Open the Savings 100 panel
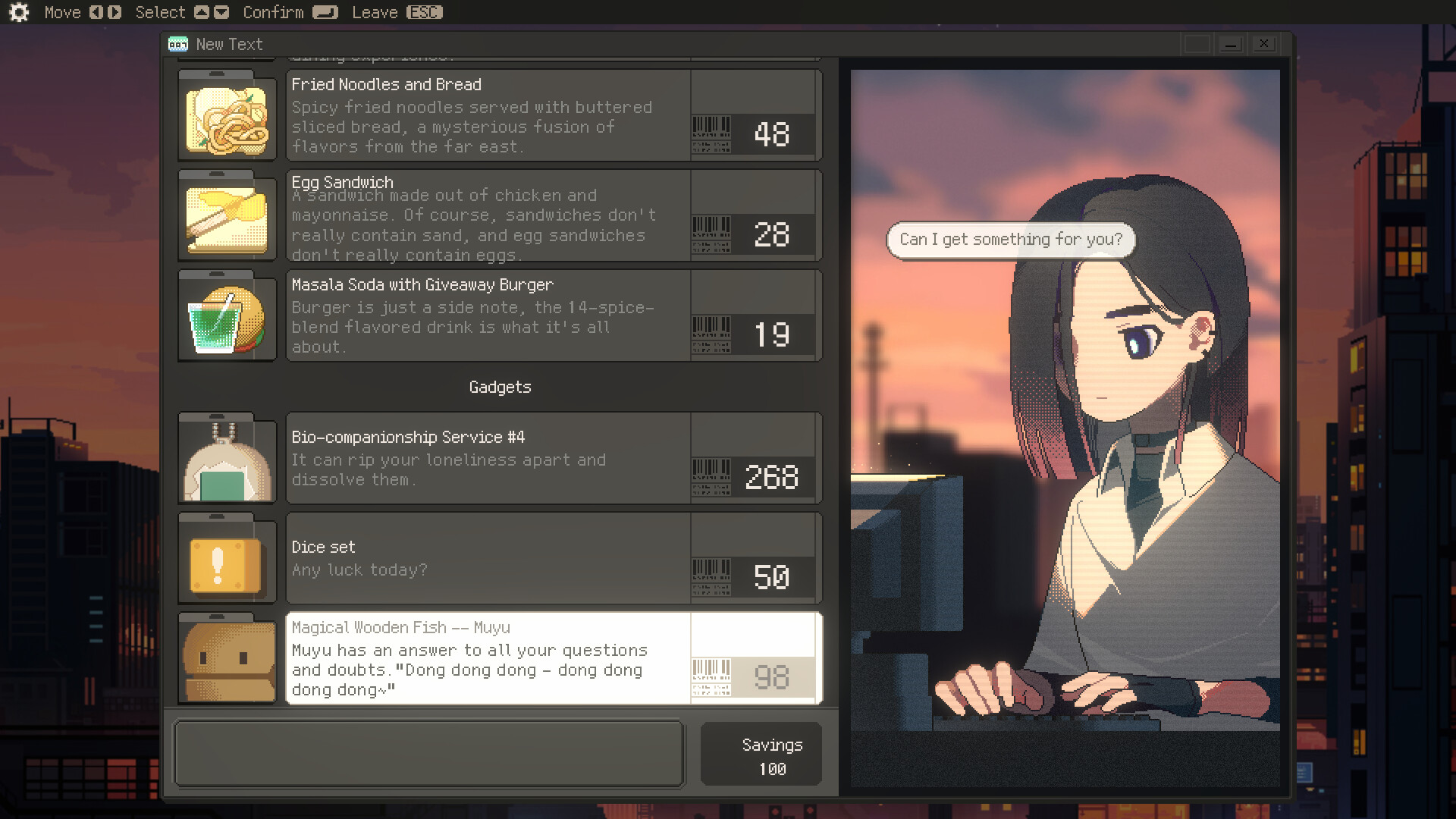Image resolution: width=1456 pixels, height=819 pixels. coord(761,755)
